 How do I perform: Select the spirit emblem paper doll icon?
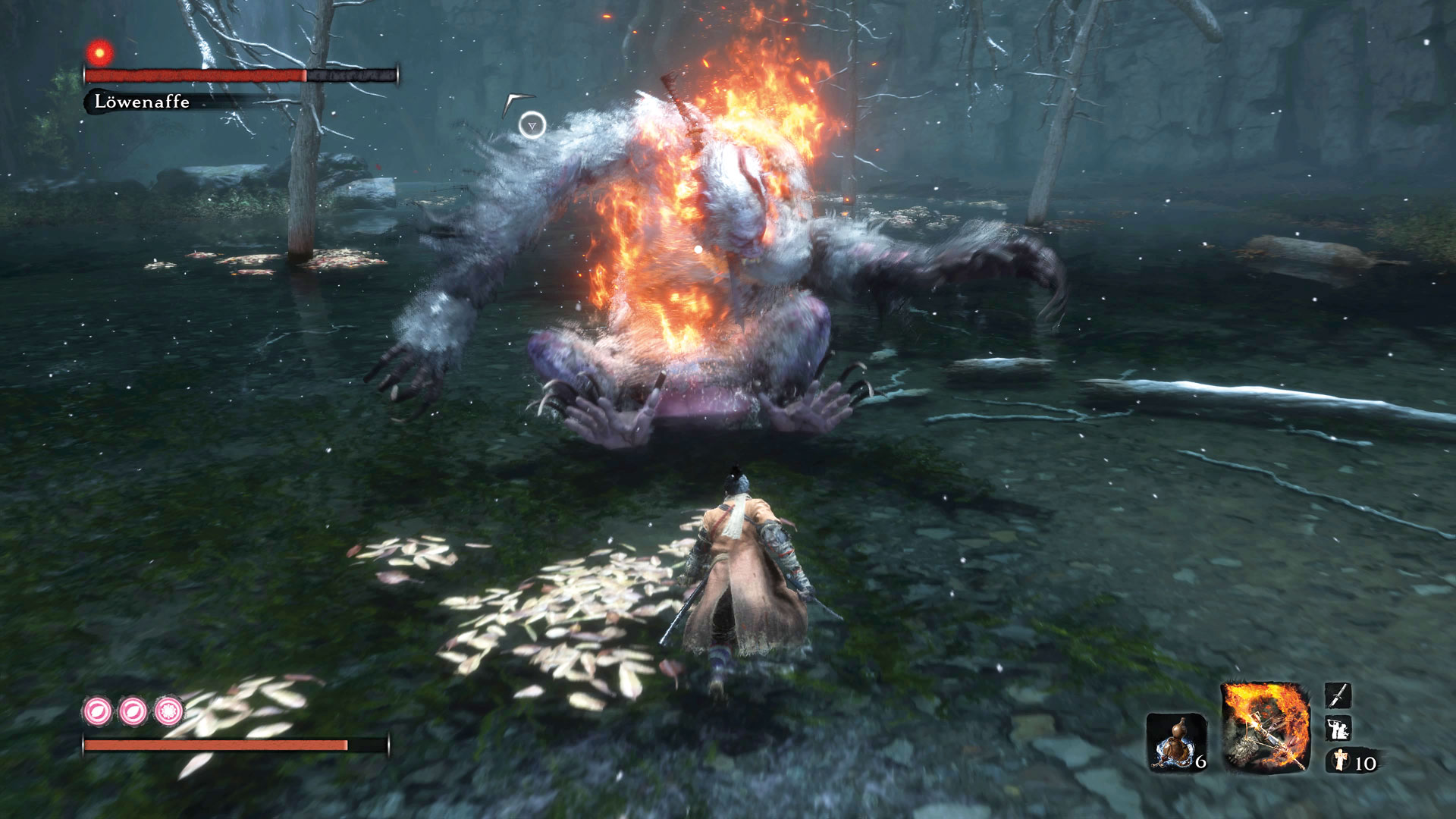click(x=1341, y=760)
